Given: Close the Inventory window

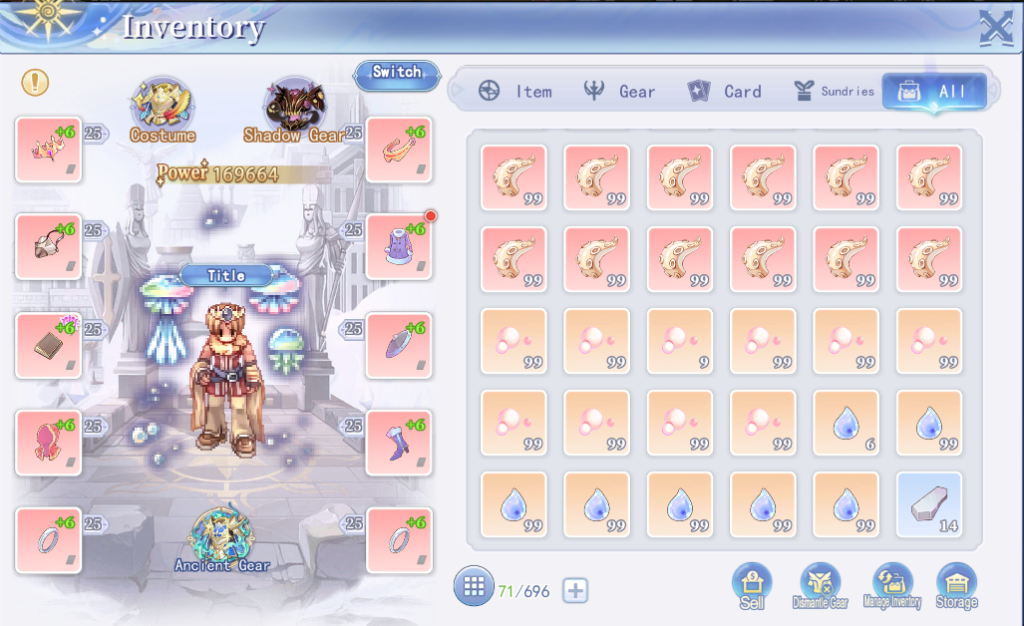Looking at the screenshot, I should [995, 27].
